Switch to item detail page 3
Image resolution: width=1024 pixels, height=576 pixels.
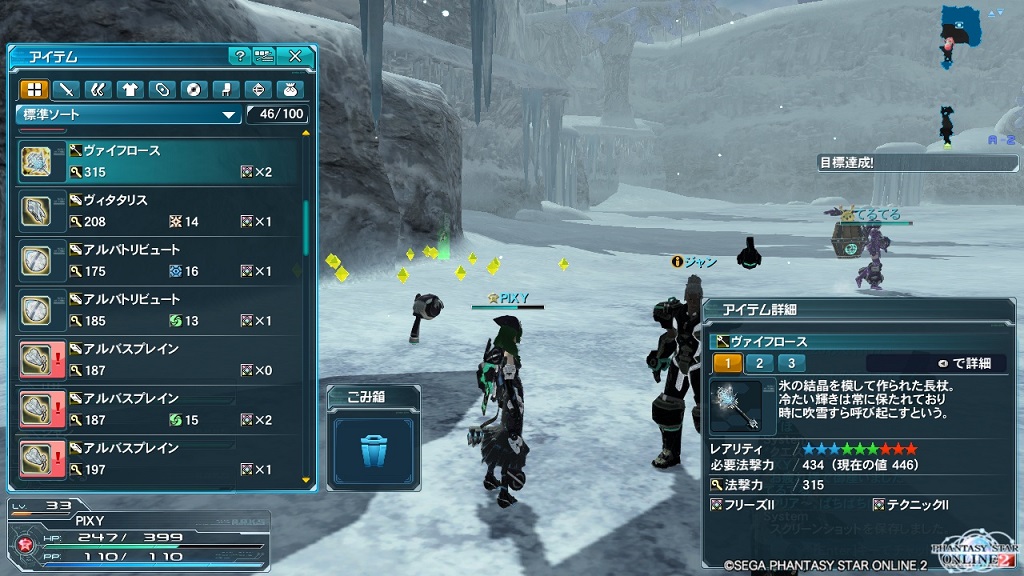coord(791,364)
